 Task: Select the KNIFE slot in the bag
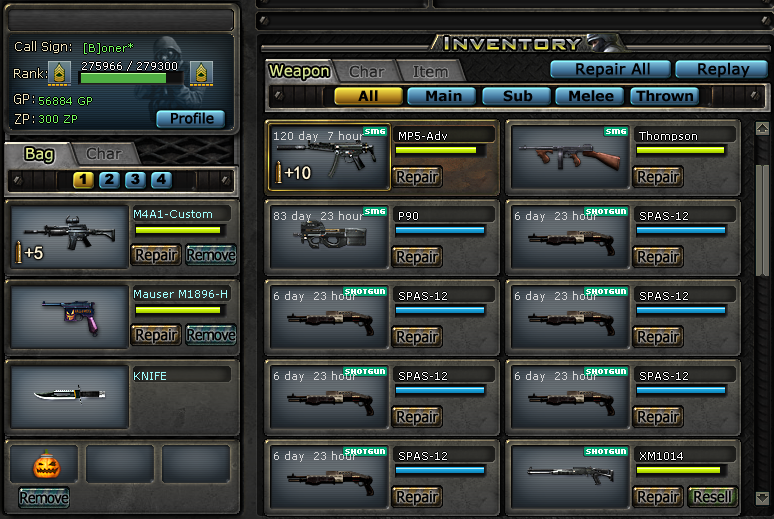[x=68, y=394]
